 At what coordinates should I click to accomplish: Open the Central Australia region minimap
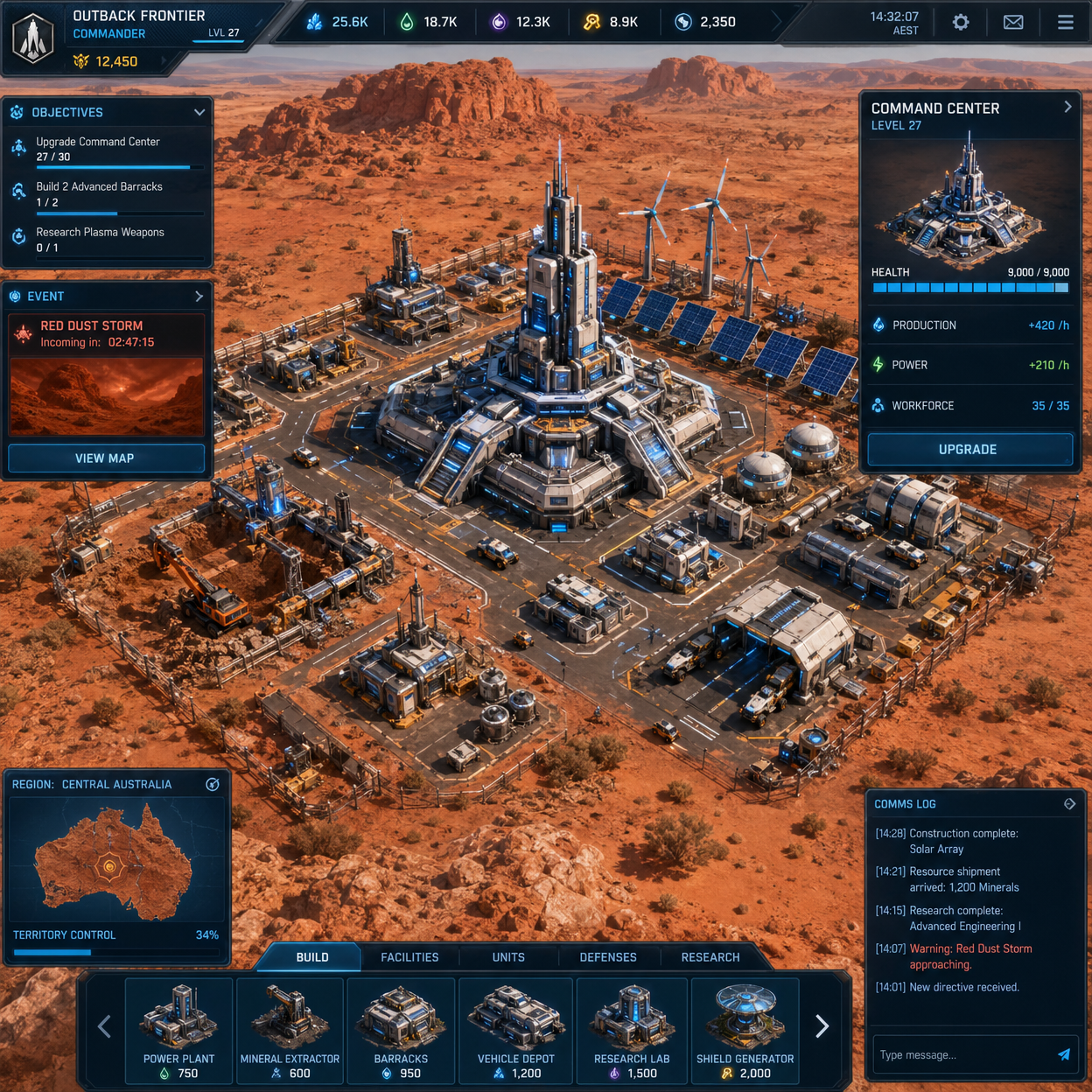[x=112, y=862]
